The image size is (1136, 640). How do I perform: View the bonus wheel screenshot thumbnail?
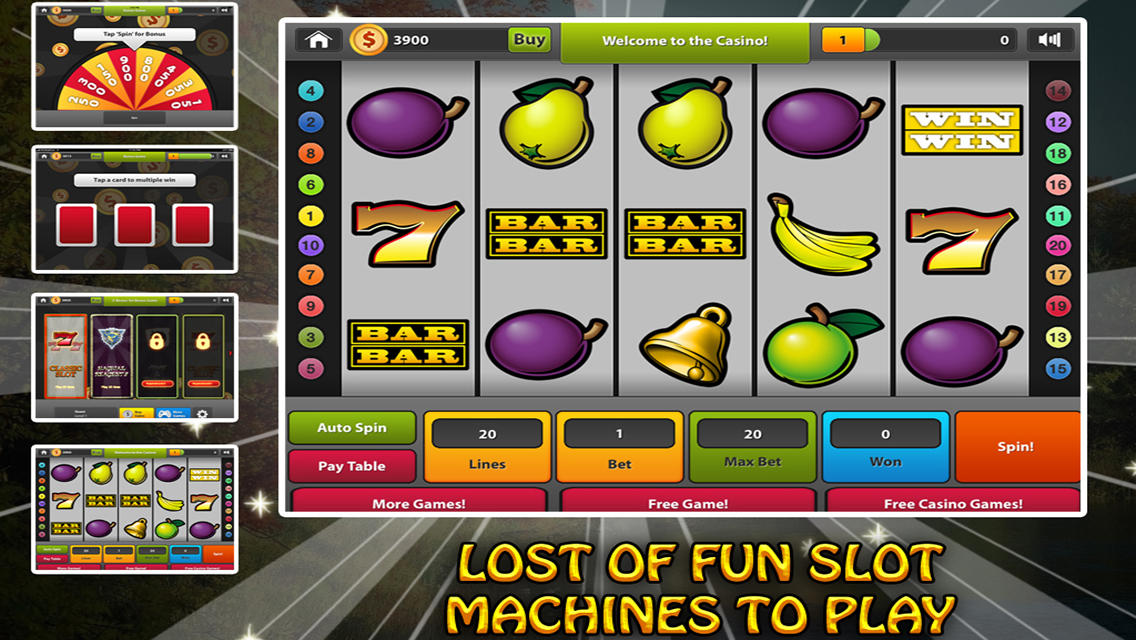tap(135, 66)
